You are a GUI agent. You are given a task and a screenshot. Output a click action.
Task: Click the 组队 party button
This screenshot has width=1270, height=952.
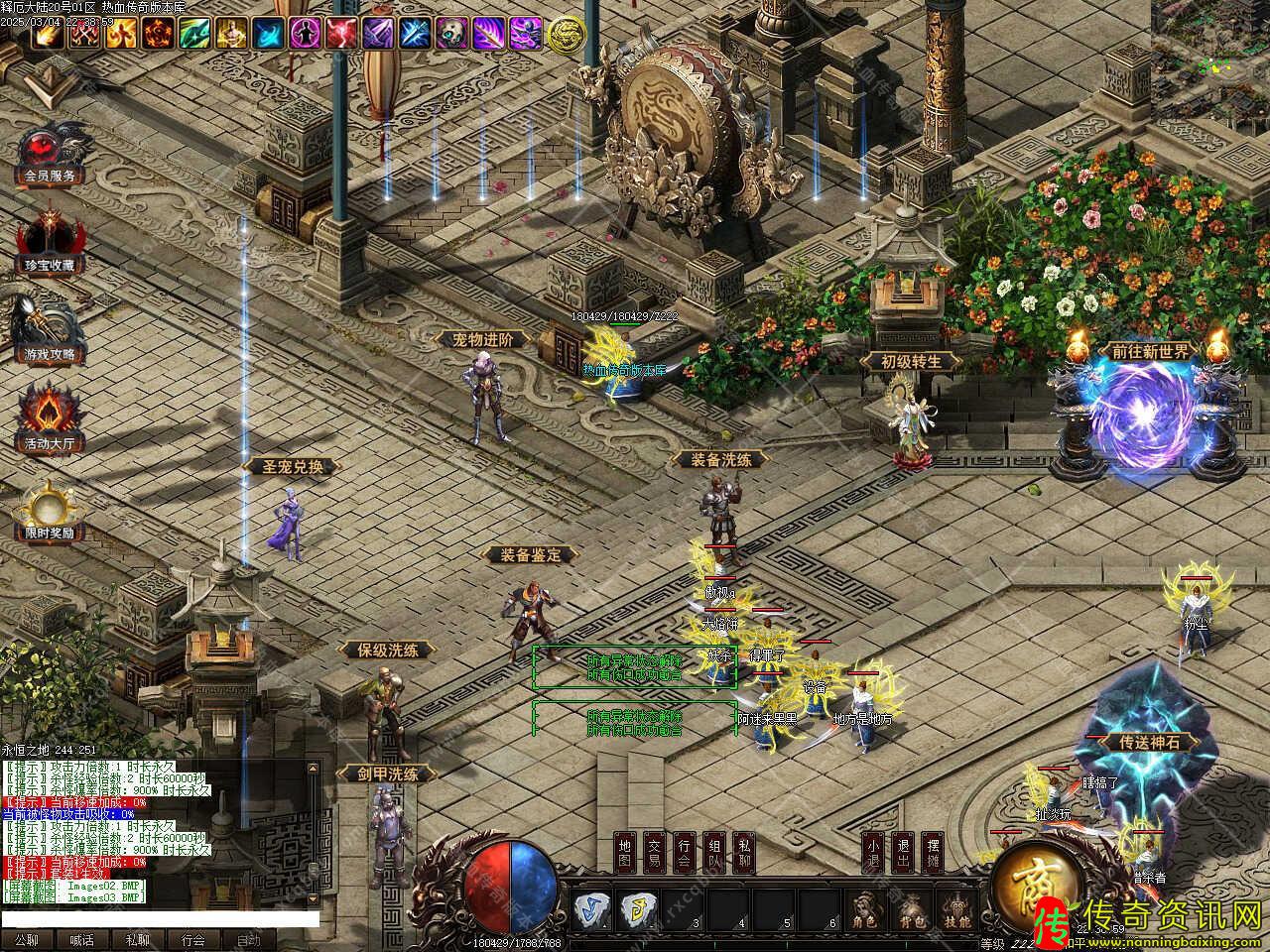click(x=713, y=852)
